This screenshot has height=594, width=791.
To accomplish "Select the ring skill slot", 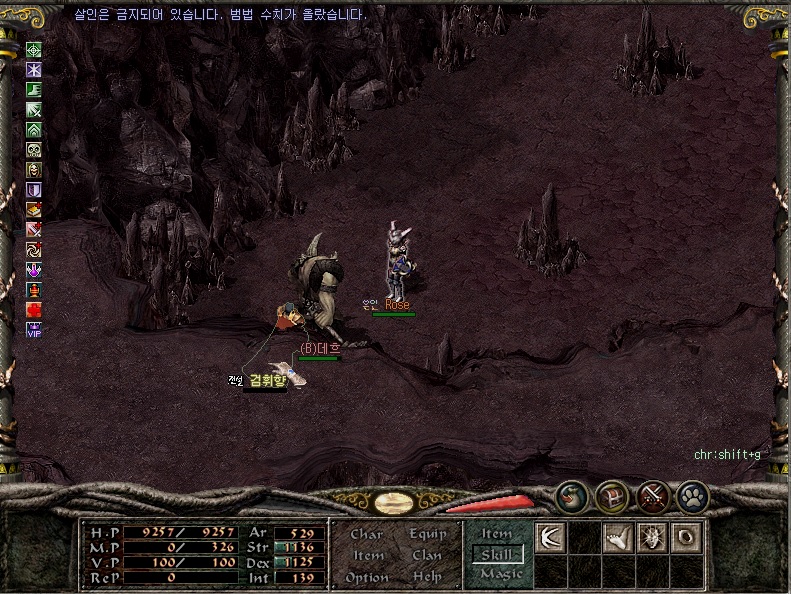I will (x=686, y=537).
